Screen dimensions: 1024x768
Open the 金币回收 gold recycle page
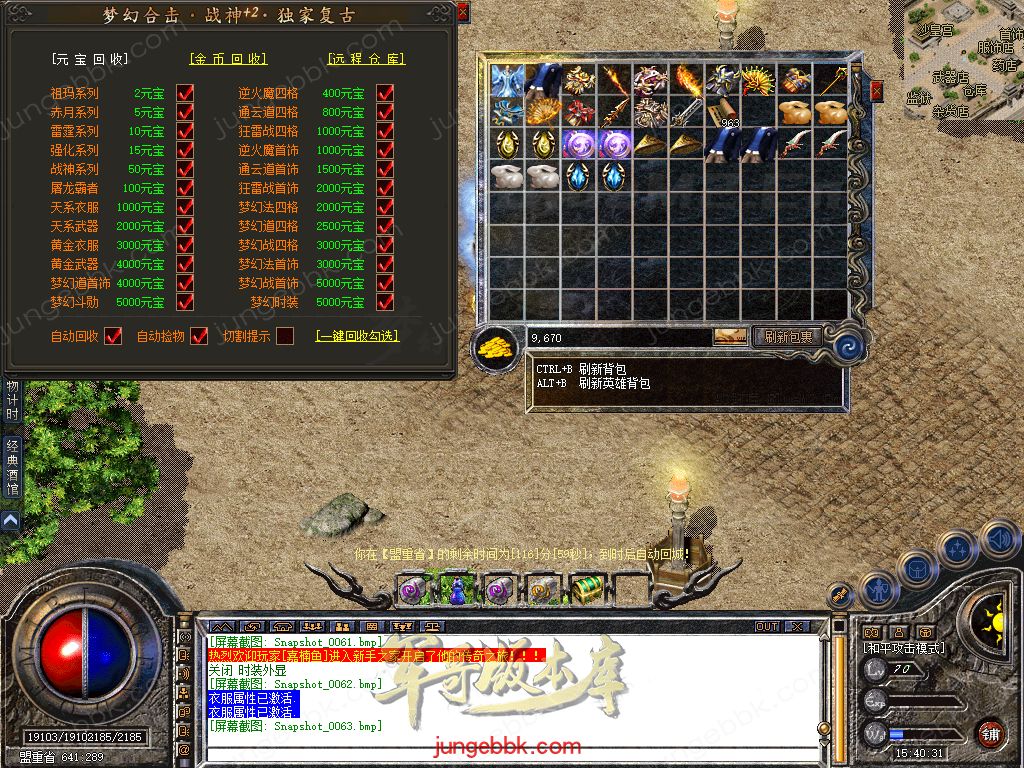click(228, 59)
